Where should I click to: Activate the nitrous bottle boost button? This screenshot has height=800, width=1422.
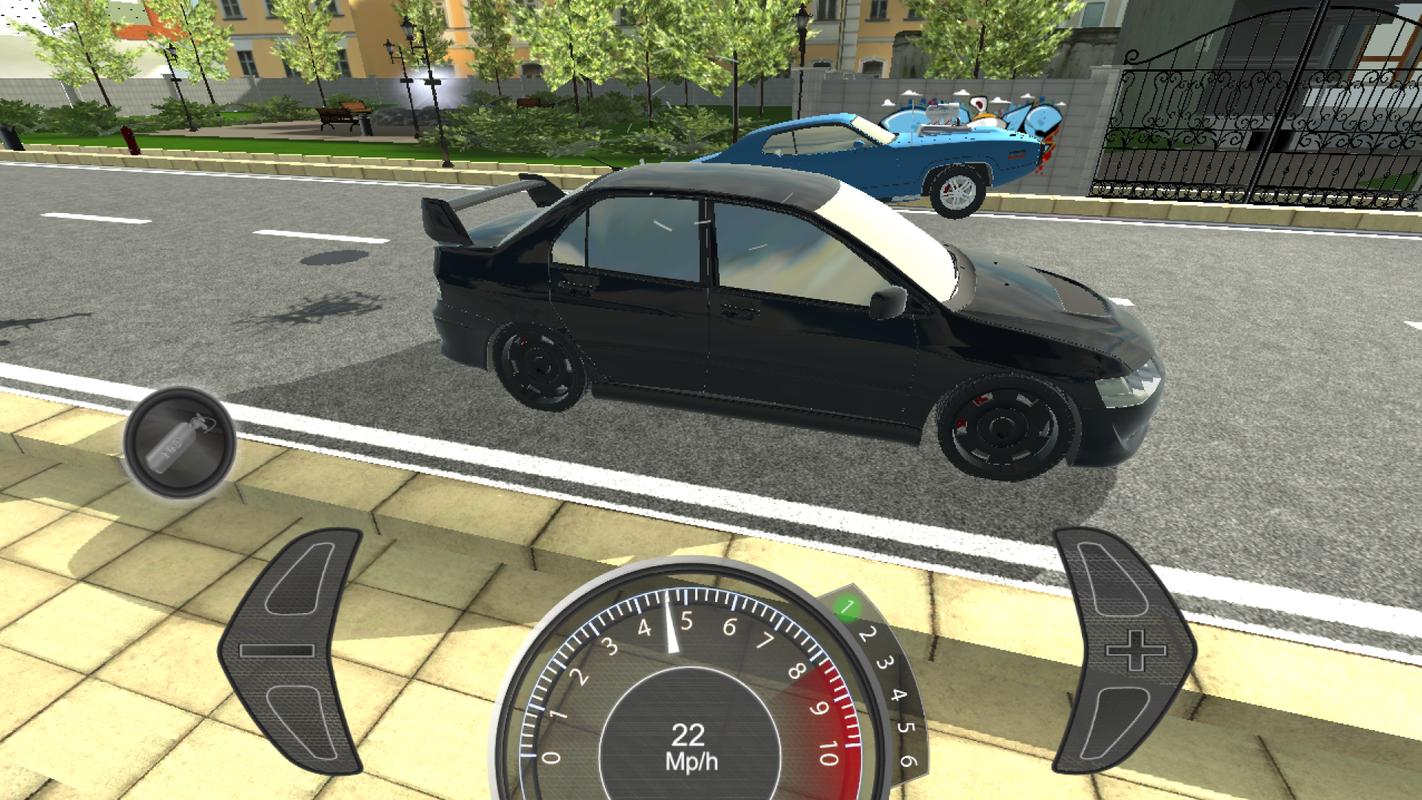(180, 443)
